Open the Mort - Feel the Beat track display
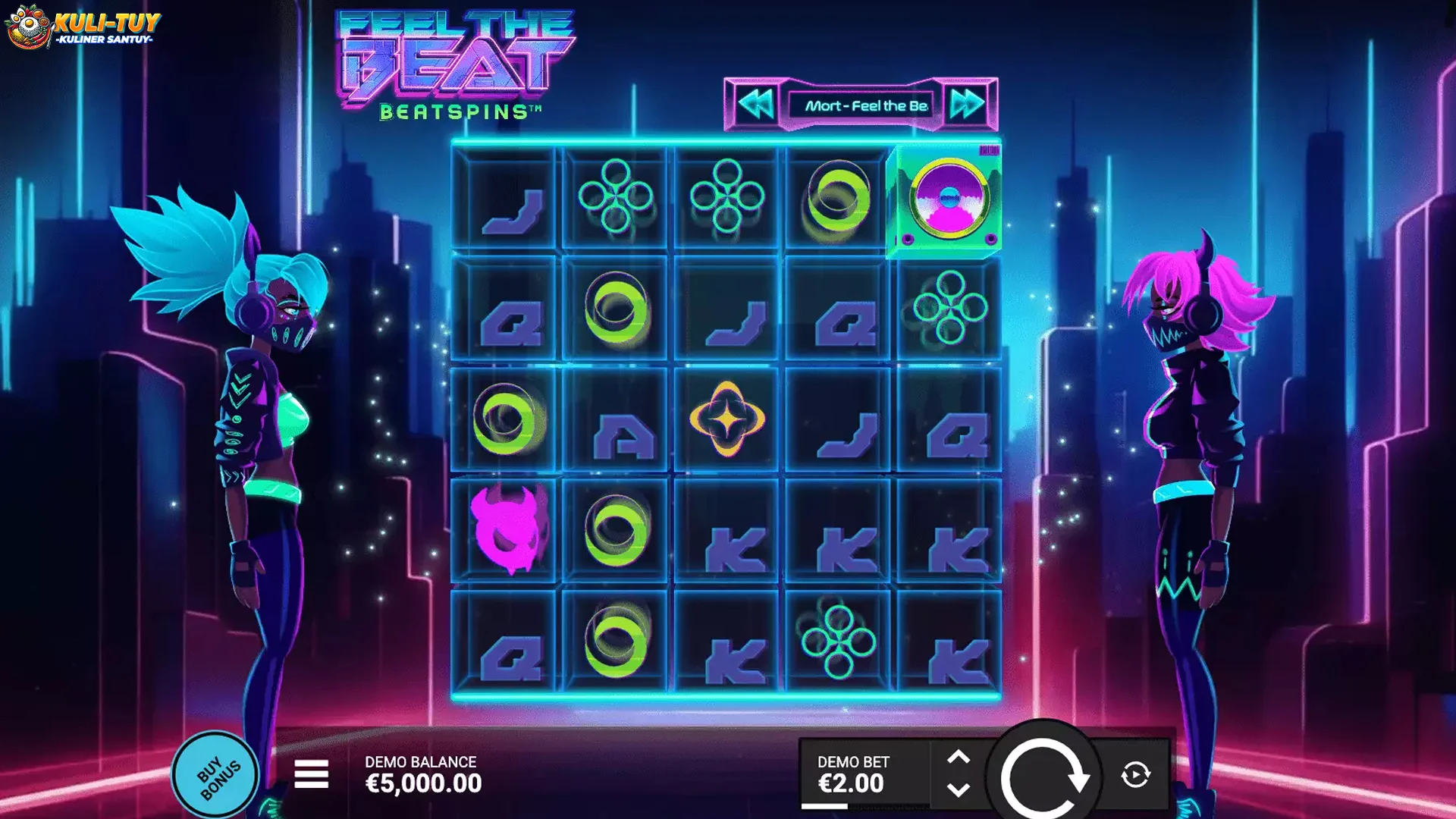This screenshot has height=819, width=1456. [x=864, y=106]
